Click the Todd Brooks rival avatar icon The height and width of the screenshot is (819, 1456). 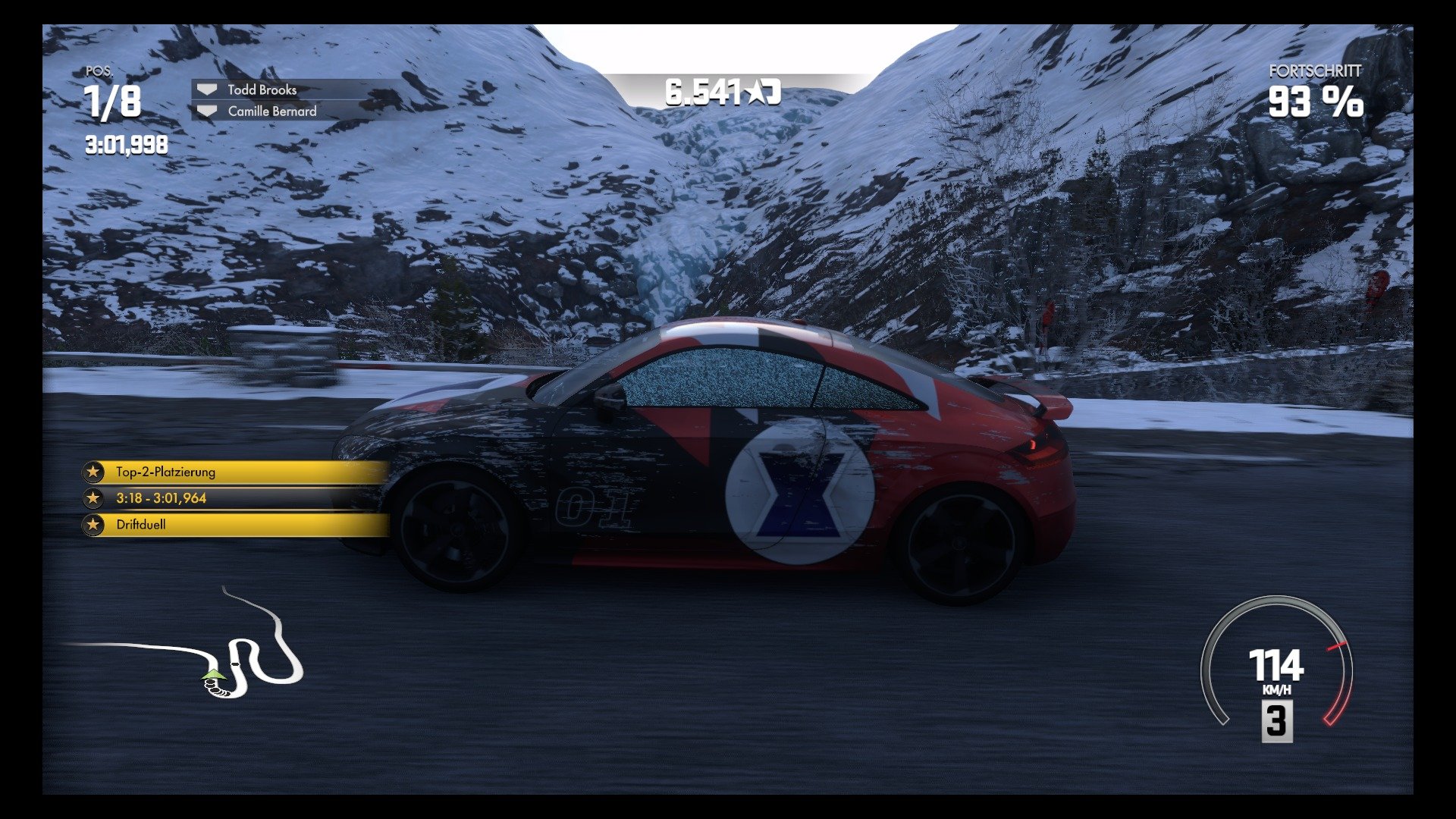tap(206, 89)
